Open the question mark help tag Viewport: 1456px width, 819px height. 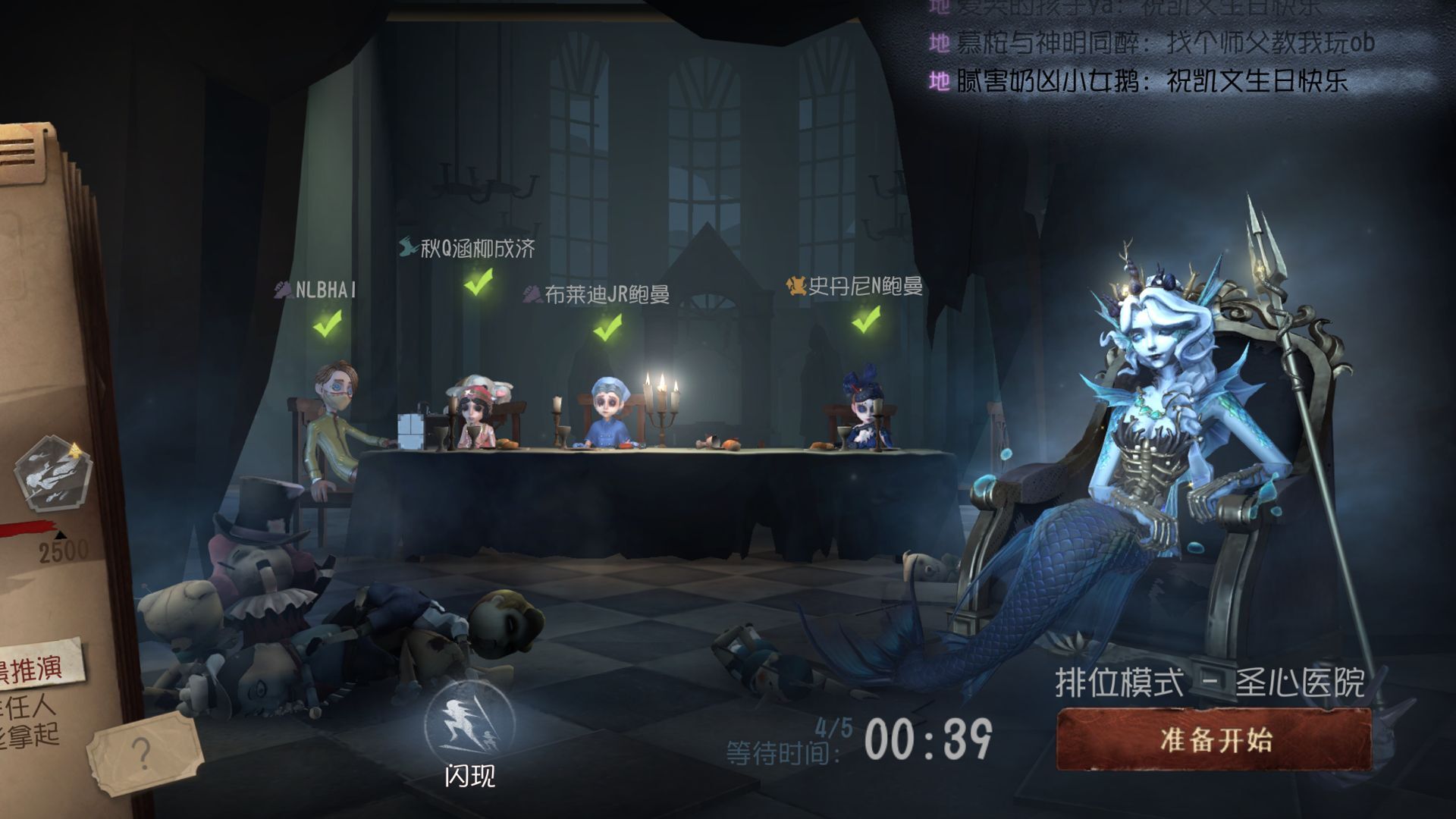(142, 753)
